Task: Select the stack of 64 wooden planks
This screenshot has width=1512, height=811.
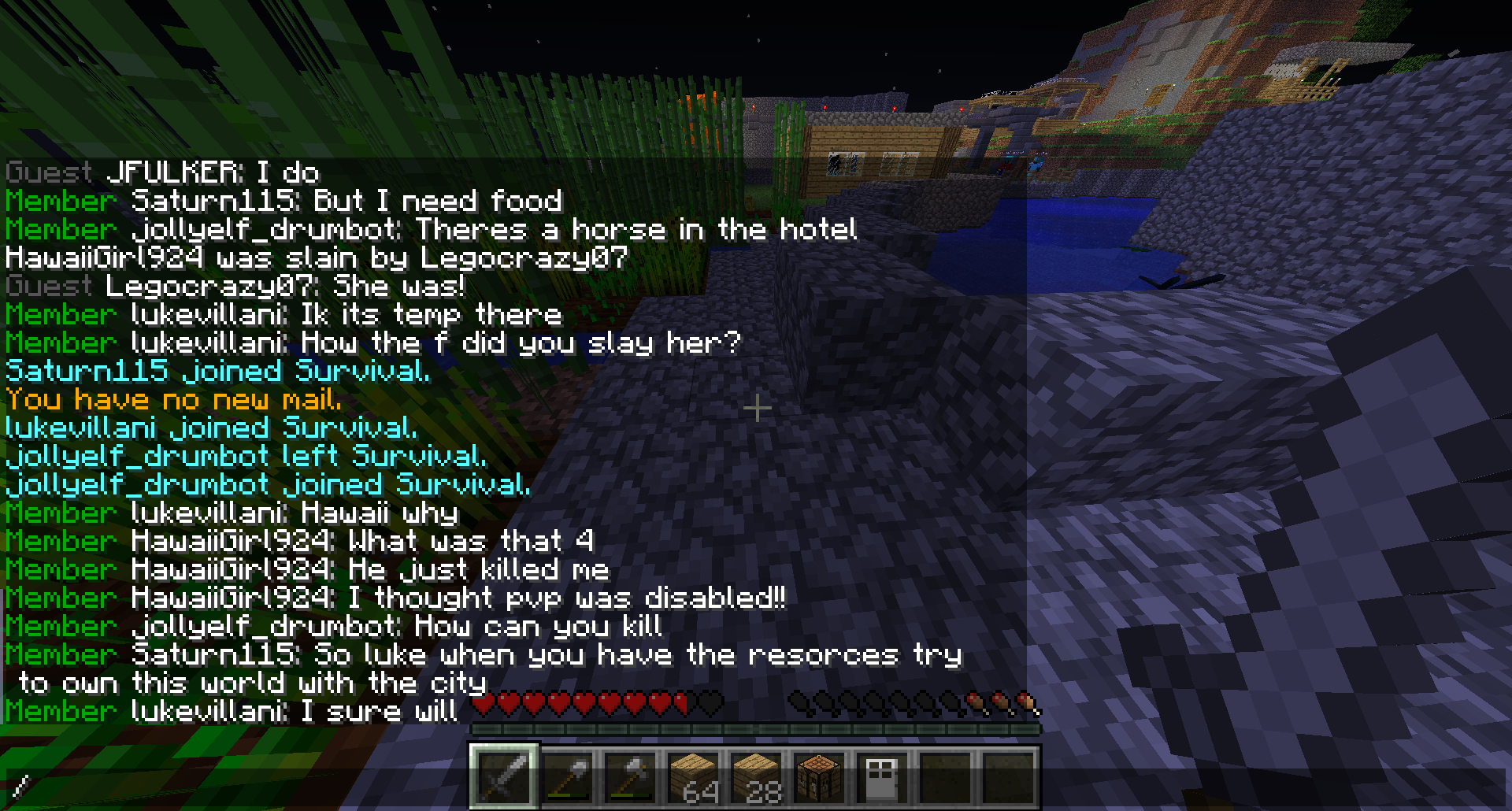Action: (693, 776)
